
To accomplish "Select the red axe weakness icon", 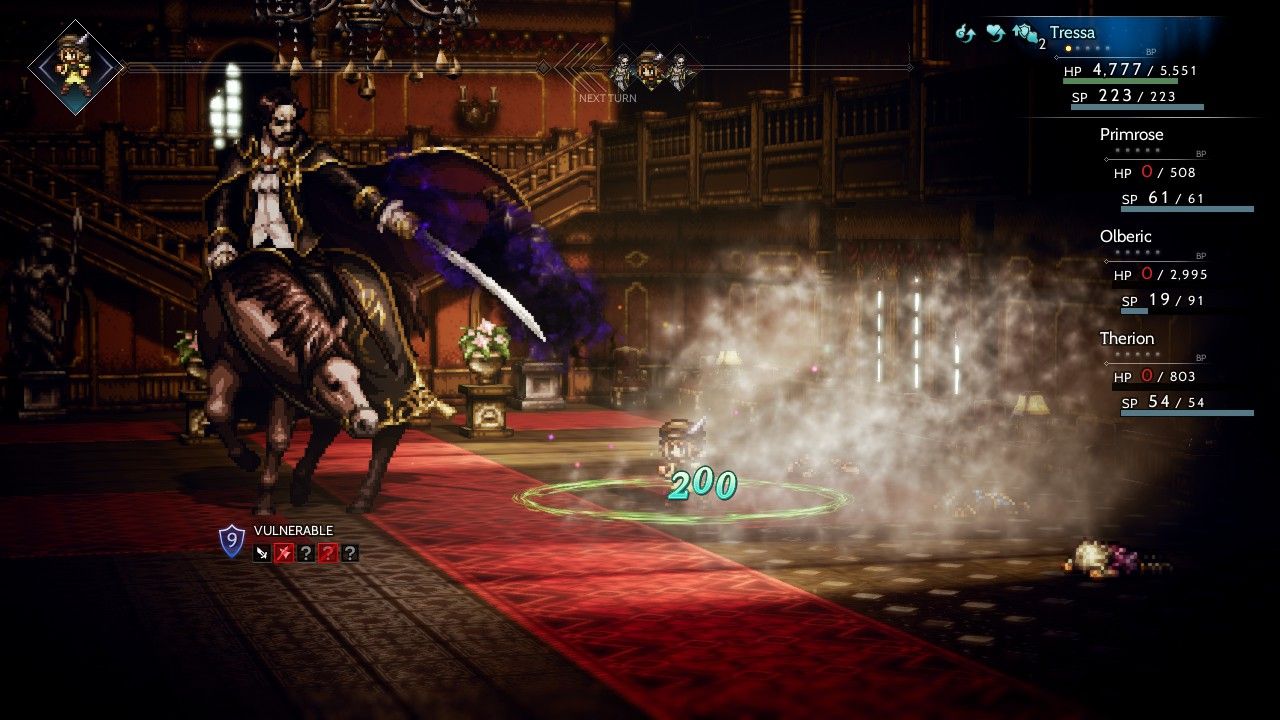I will click(x=284, y=552).
